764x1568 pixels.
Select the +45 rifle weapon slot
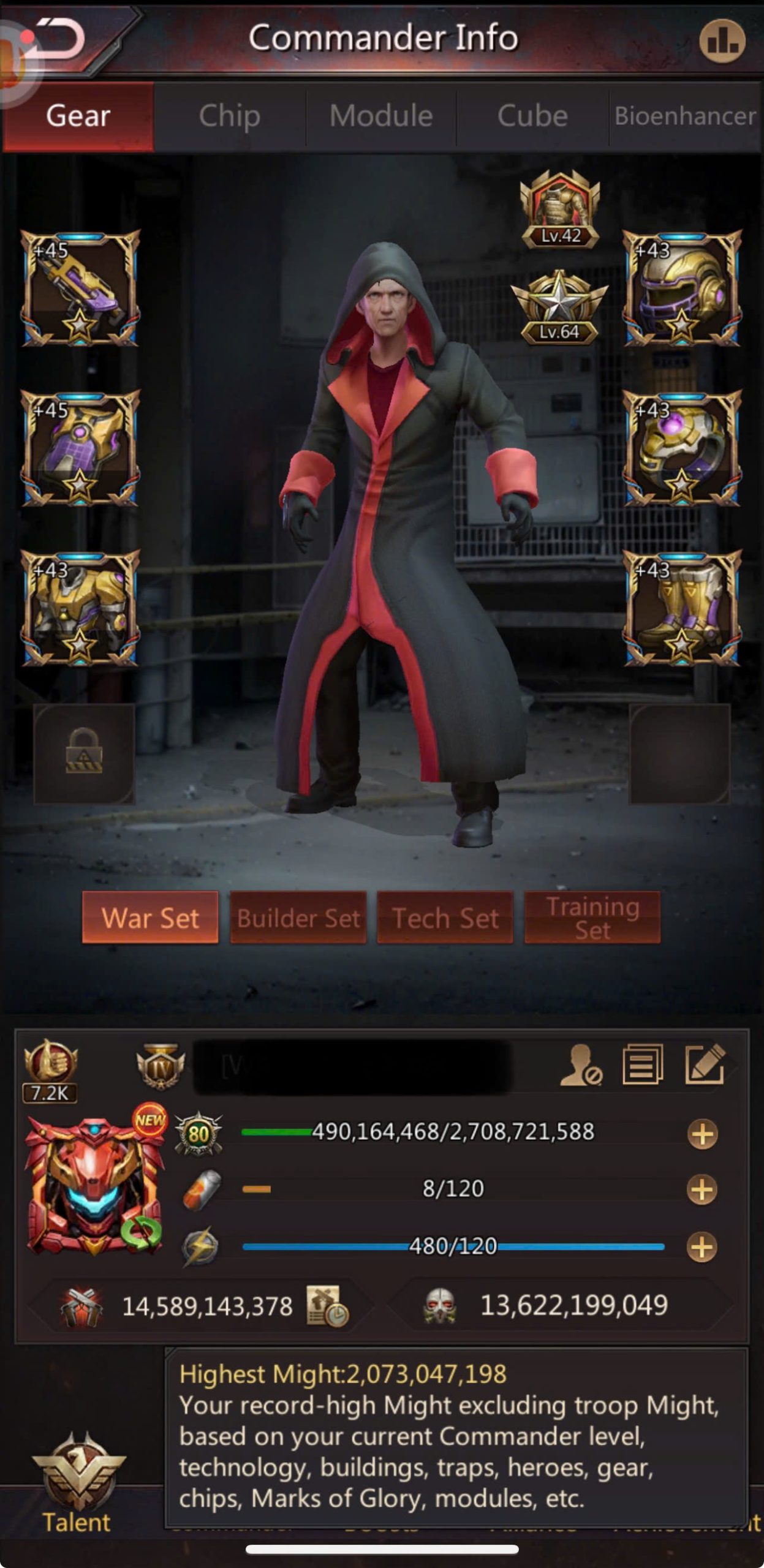tap(80, 288)
